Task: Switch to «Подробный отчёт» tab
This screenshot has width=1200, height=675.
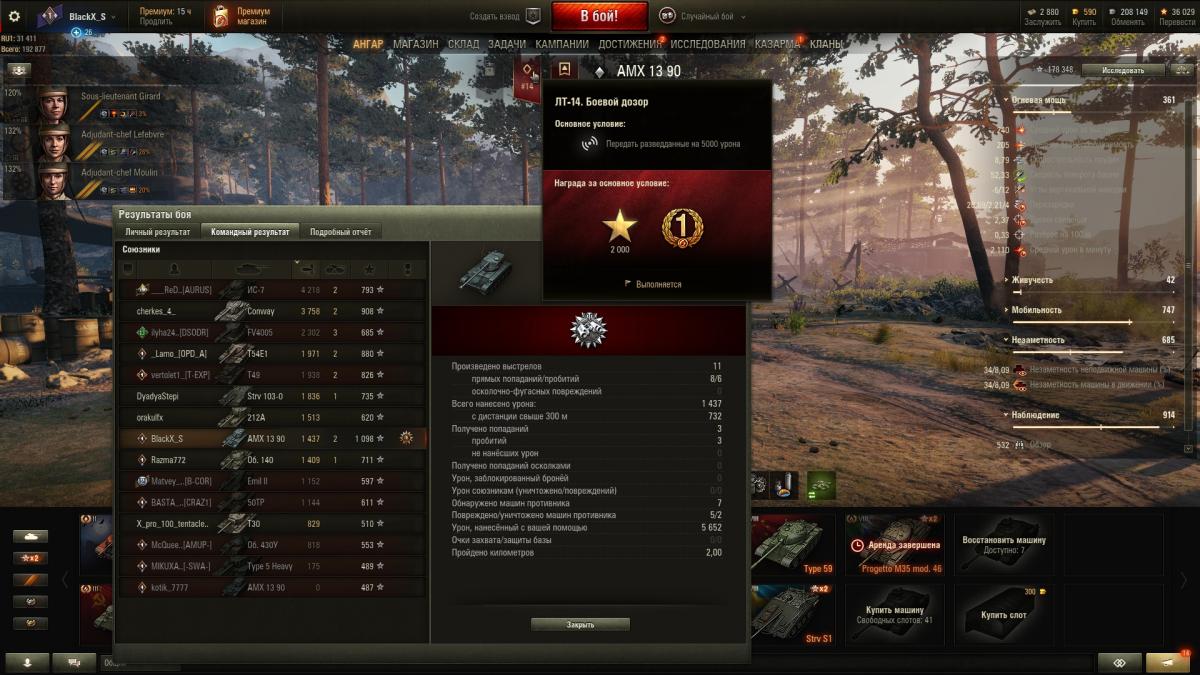Action: [340, 232]
